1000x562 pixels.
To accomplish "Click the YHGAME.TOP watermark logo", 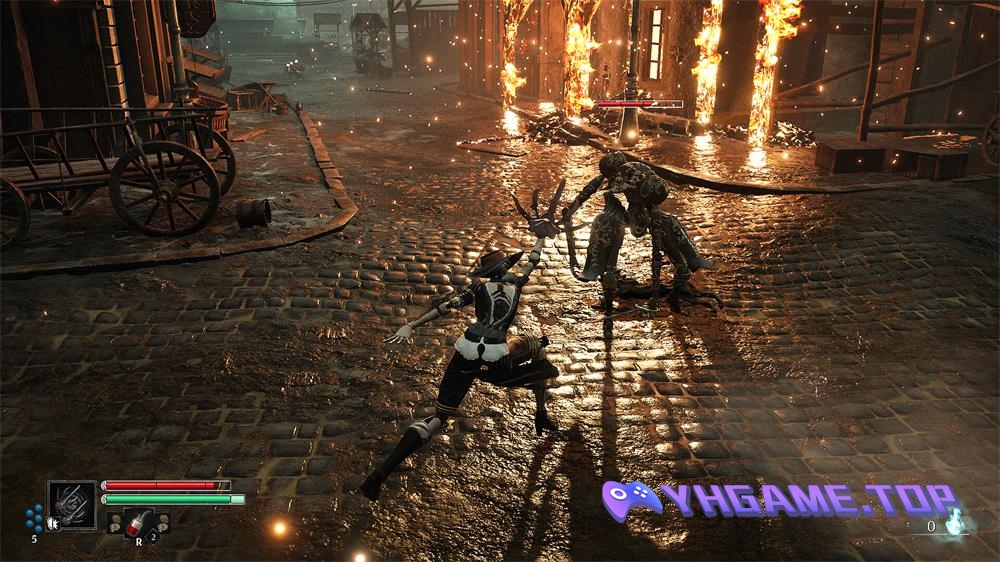I will click(x=780, y=499).
